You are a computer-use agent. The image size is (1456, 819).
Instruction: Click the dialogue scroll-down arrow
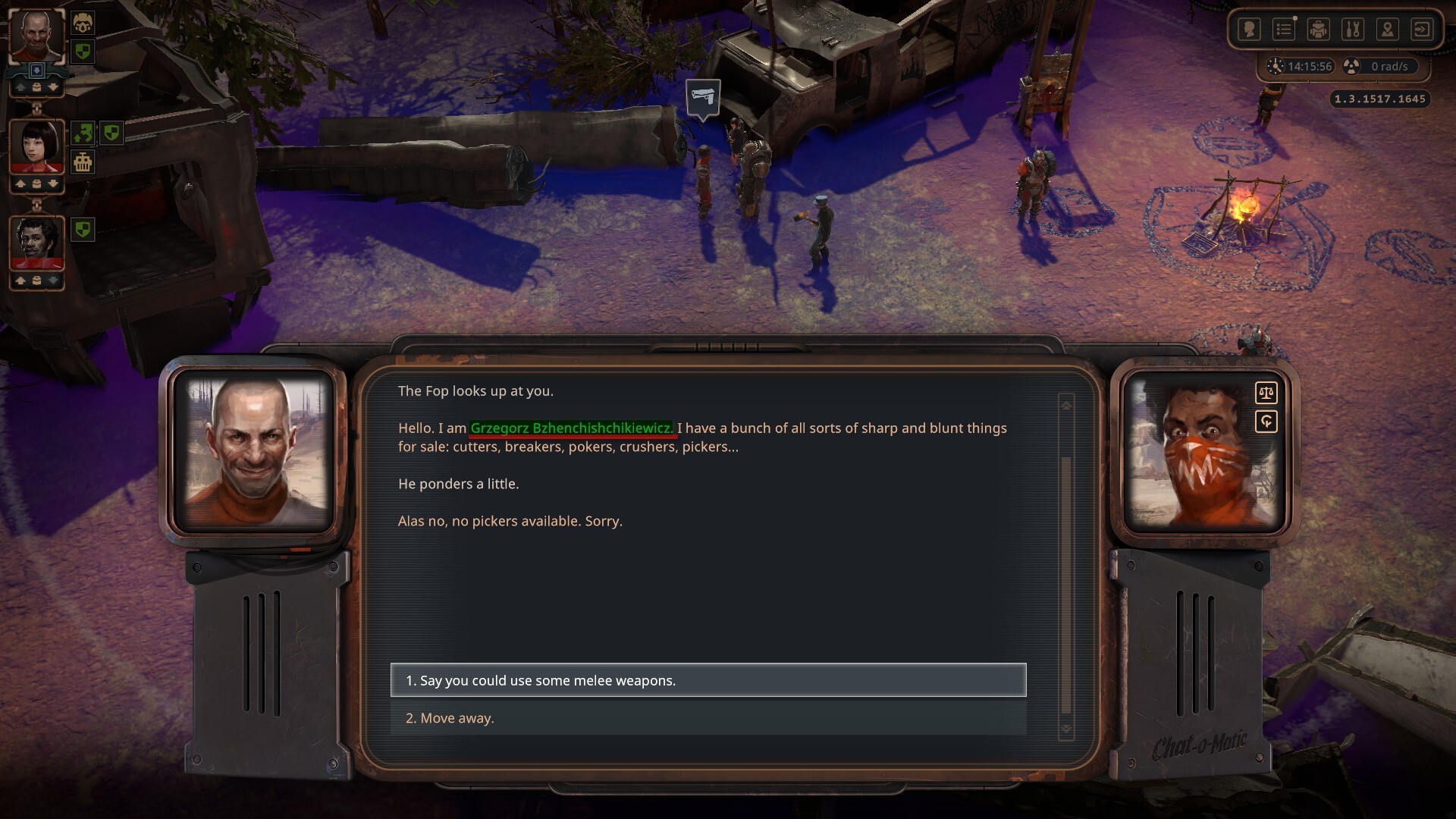[x=1066, y=729]
